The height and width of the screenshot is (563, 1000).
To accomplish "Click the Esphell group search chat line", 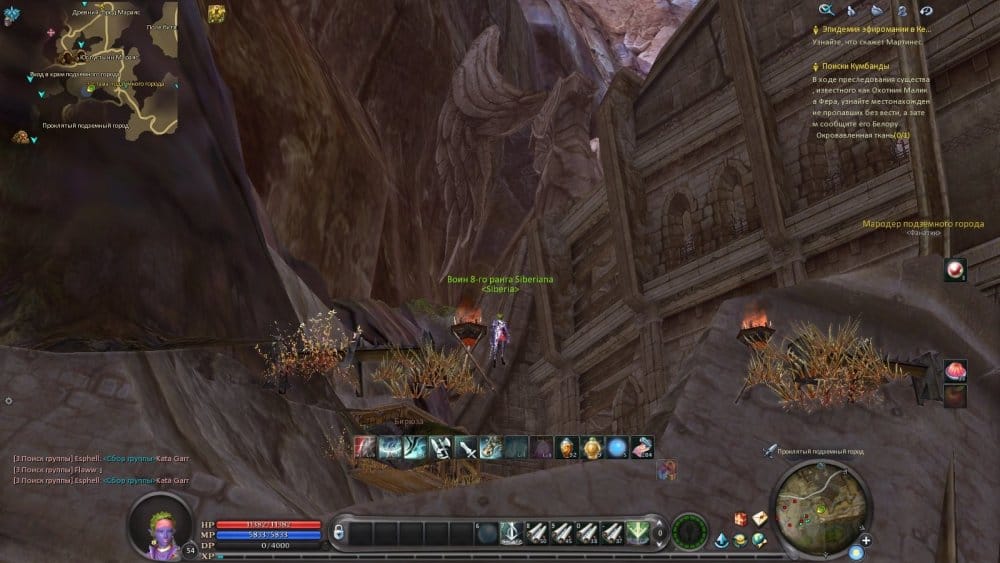I will click(x=100, y=458).
